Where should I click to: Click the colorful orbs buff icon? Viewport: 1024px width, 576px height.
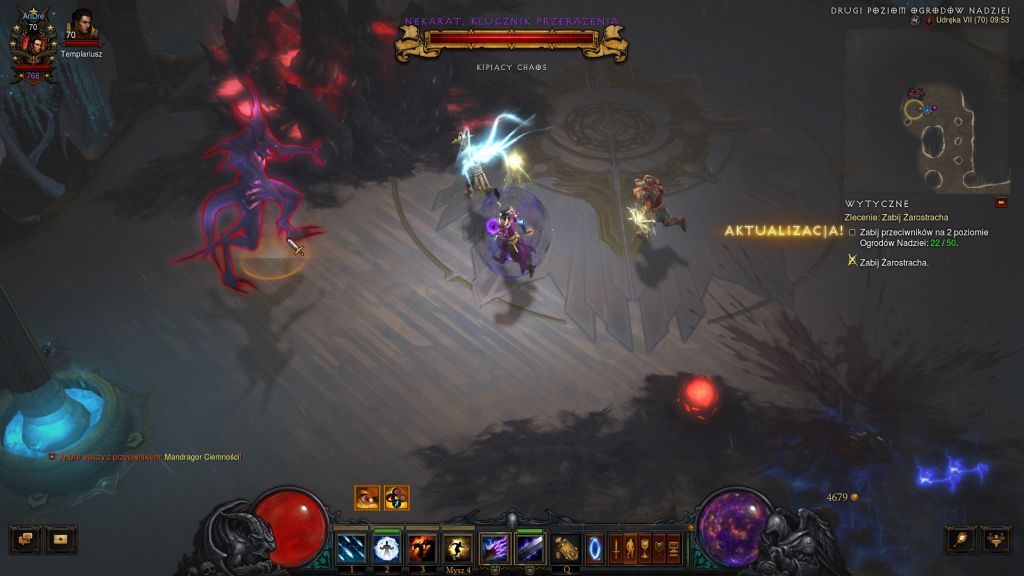point(396,497)
